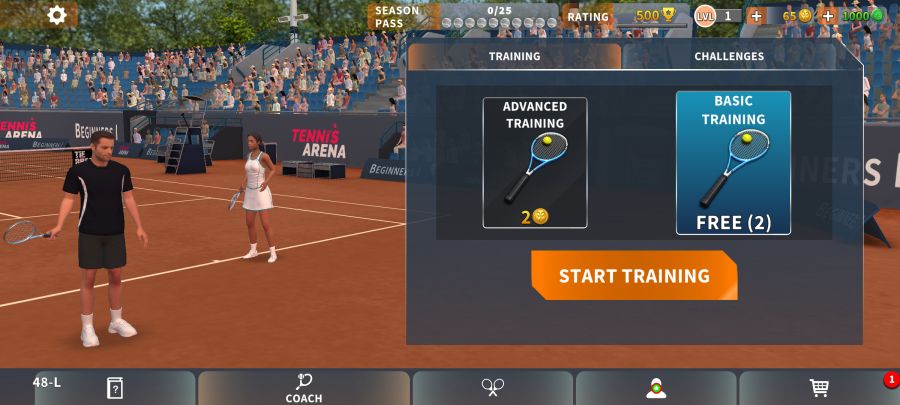This screenshot has height=405, width=900.
Task: Open the shopping cart store
Action: 819,388
